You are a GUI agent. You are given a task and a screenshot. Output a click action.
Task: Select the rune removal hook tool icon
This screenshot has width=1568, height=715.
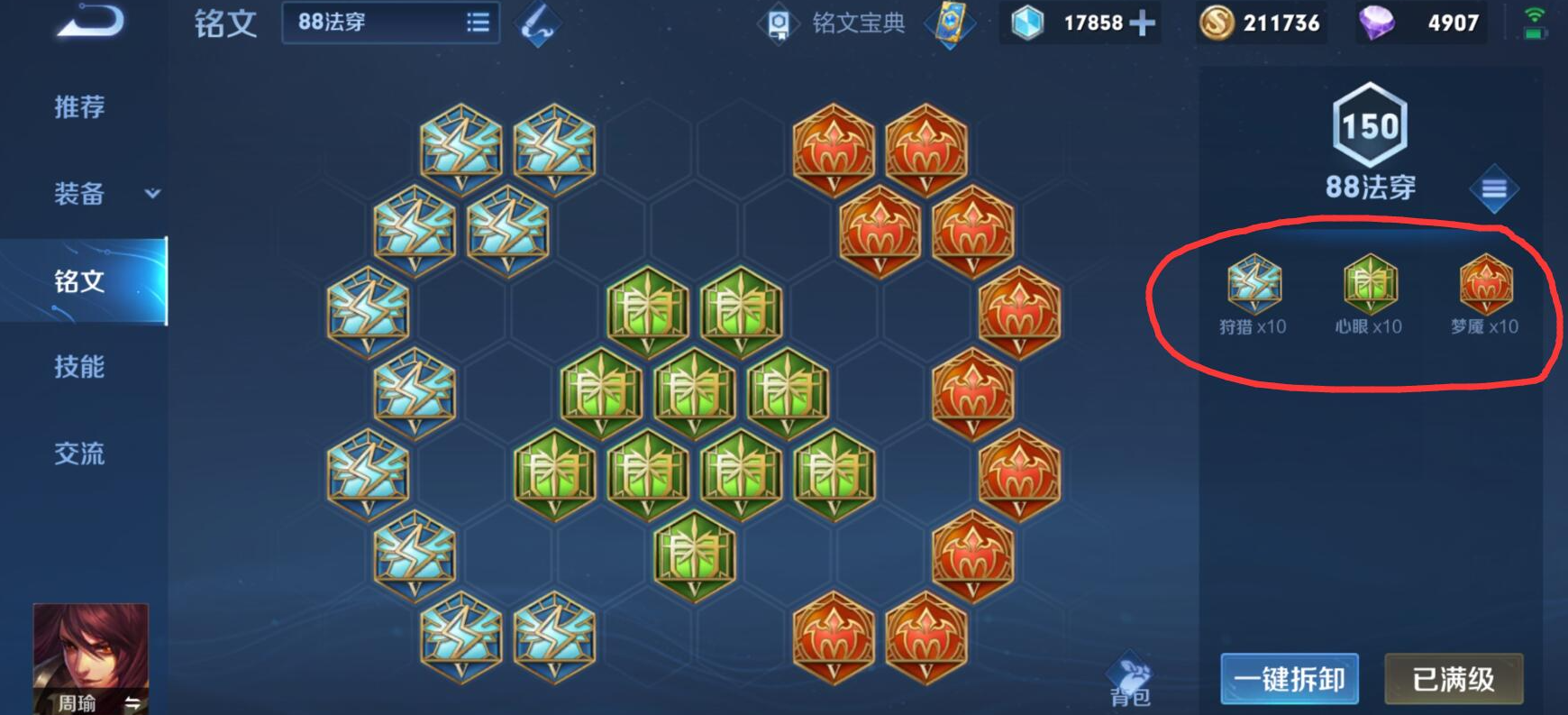pyautogui.click(x=537, y=22)
